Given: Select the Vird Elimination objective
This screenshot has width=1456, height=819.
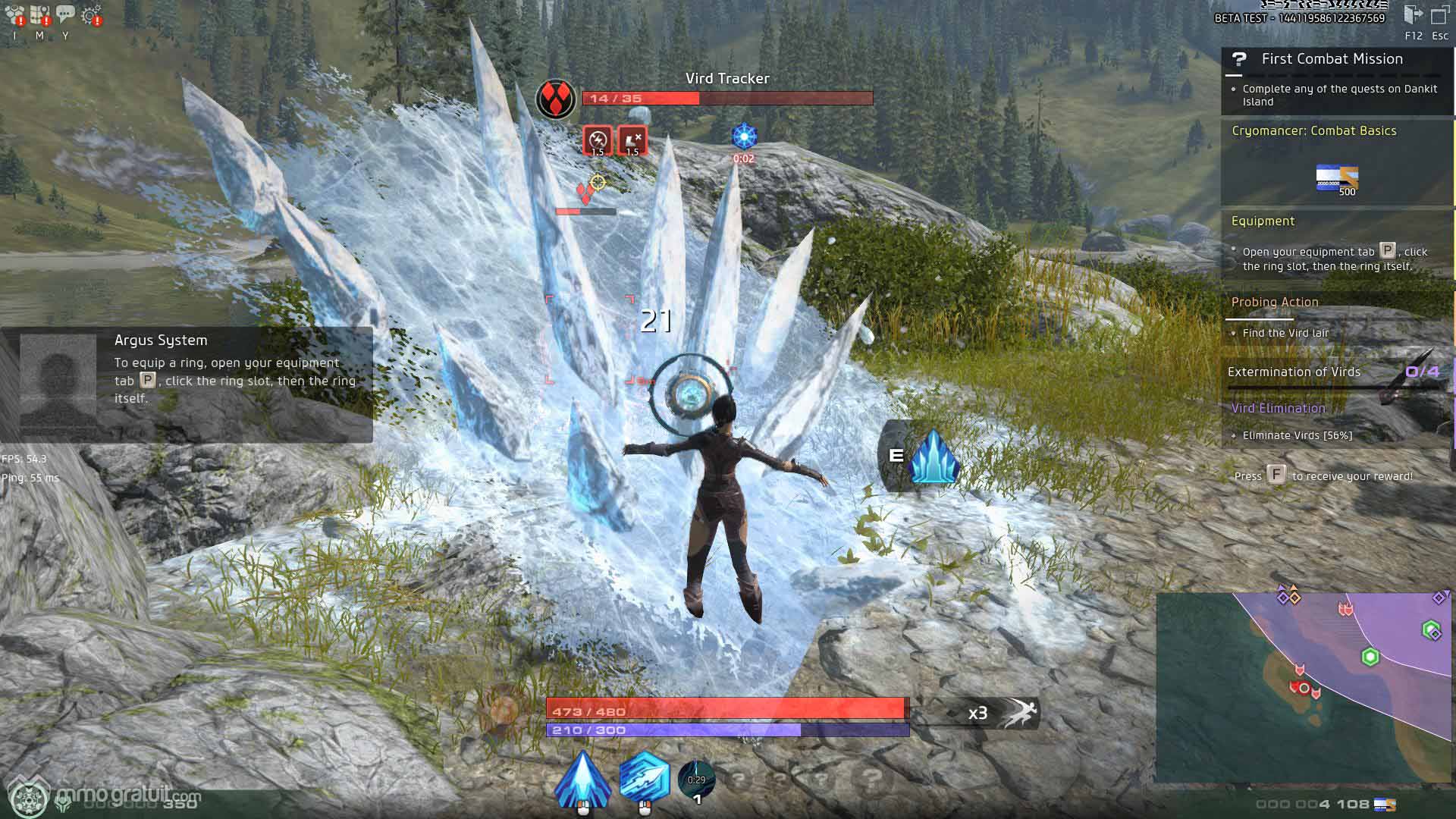Looking at the screenshot, I should (1278, 409).
